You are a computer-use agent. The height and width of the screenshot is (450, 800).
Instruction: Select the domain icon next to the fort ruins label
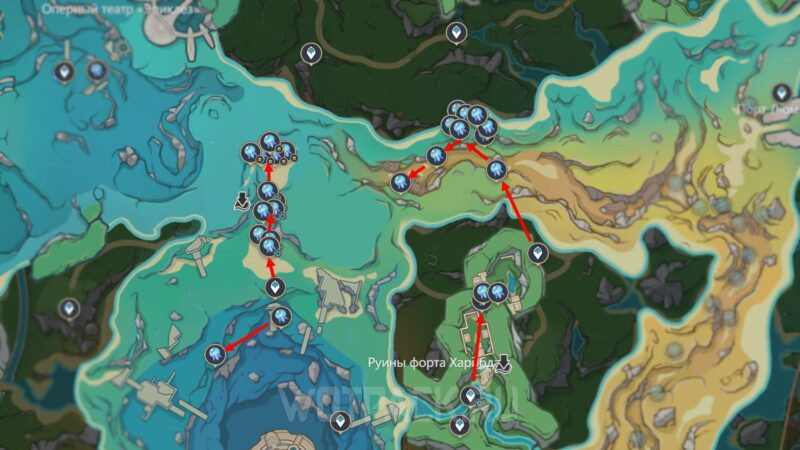click(x=504, y=363)
